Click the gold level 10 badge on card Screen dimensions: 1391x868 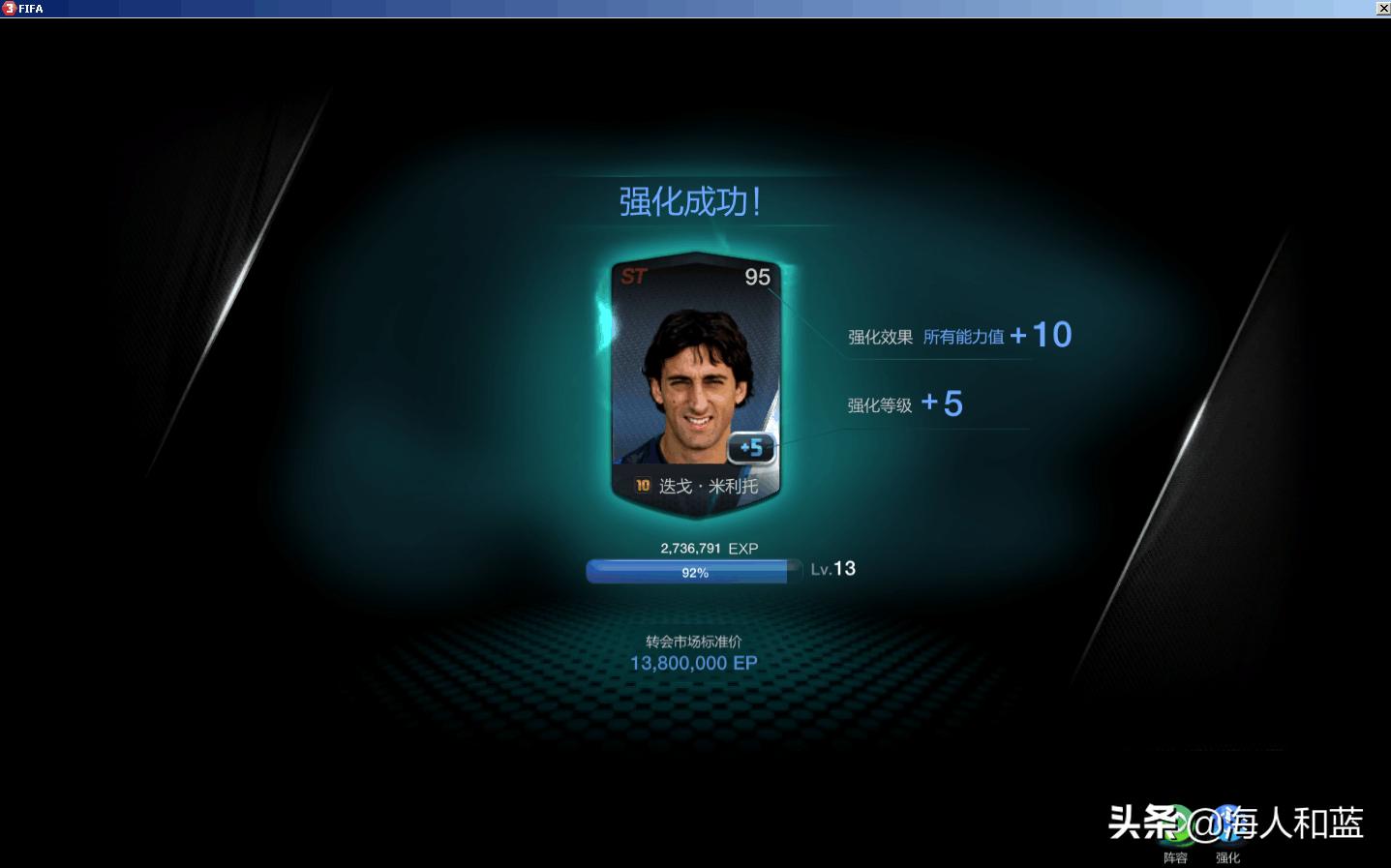point(641,483)
